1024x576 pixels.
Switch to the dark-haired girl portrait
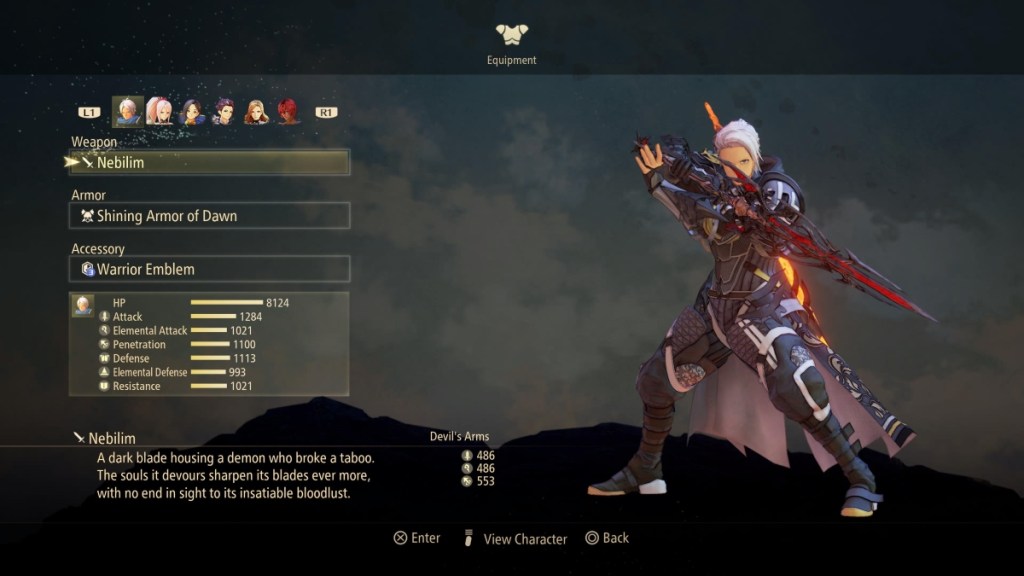coord(192,111)
